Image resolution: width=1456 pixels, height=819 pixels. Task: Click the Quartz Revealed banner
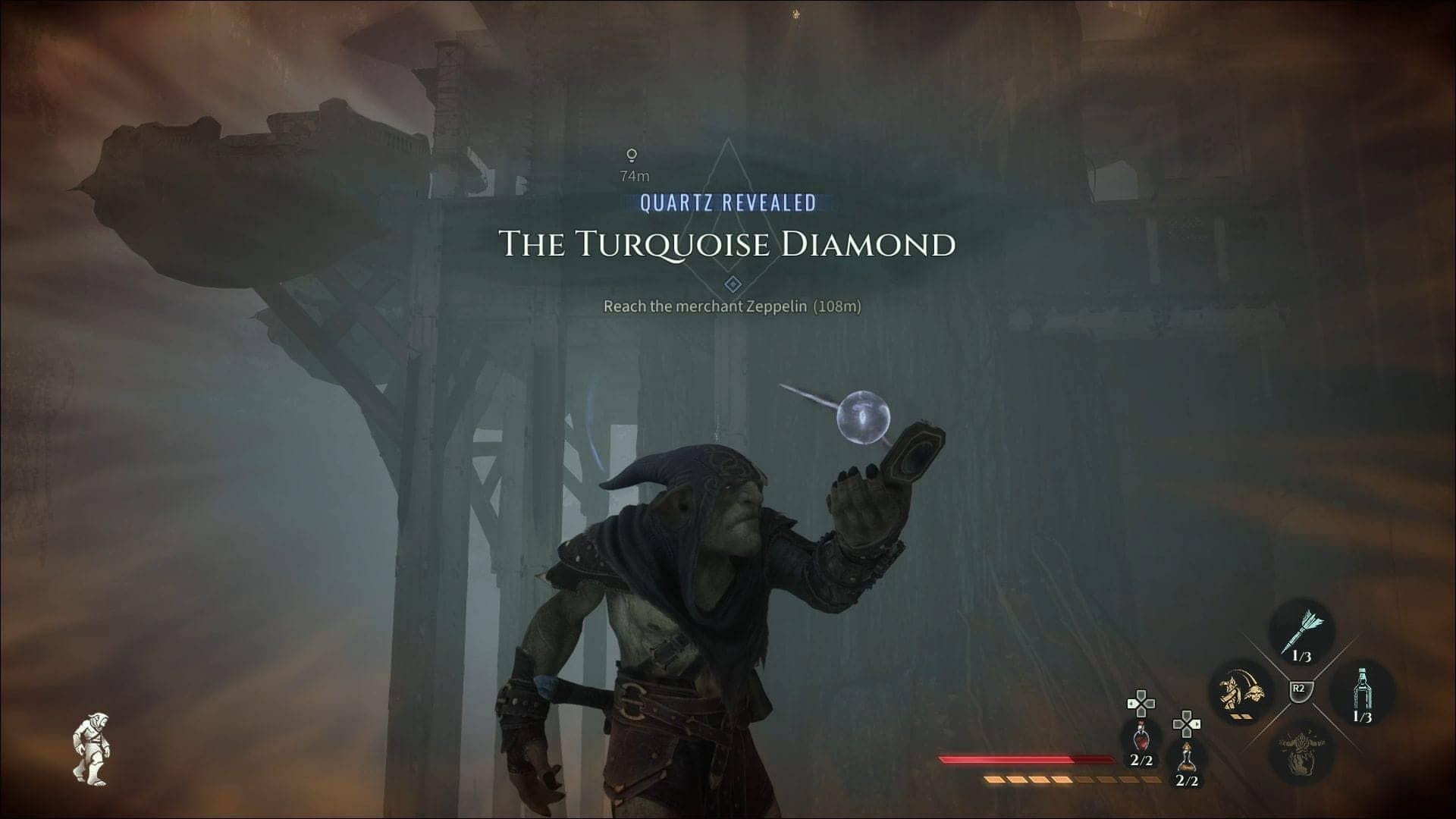(x=726, y=202)
